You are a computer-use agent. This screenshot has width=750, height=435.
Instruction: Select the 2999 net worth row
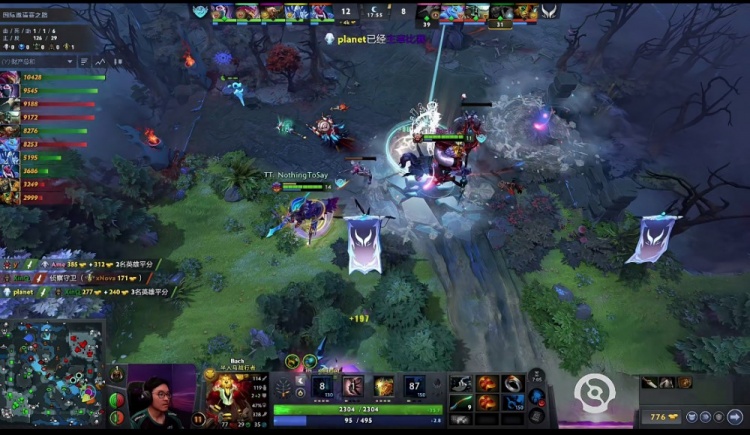pos(55,199)
